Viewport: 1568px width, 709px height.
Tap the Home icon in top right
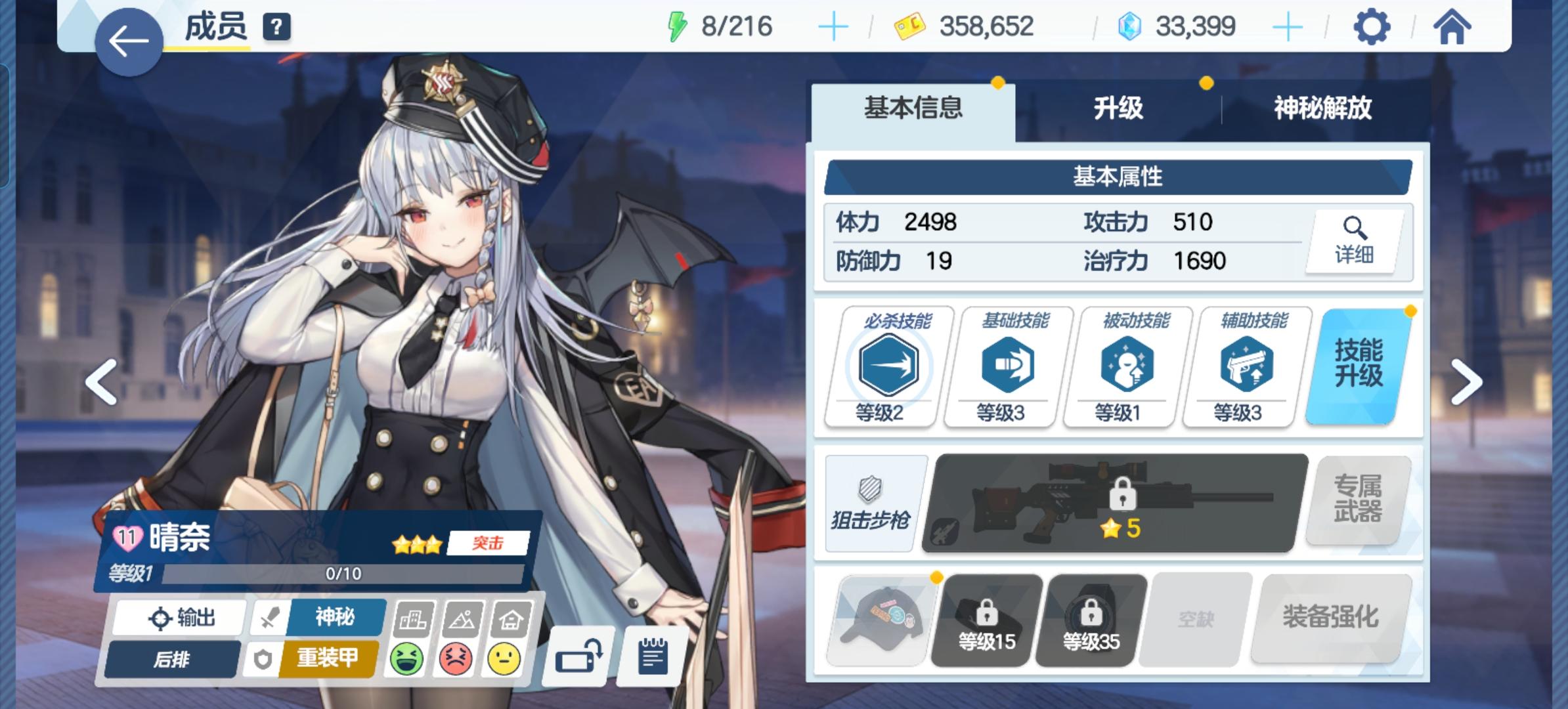tap(1452, 27)
